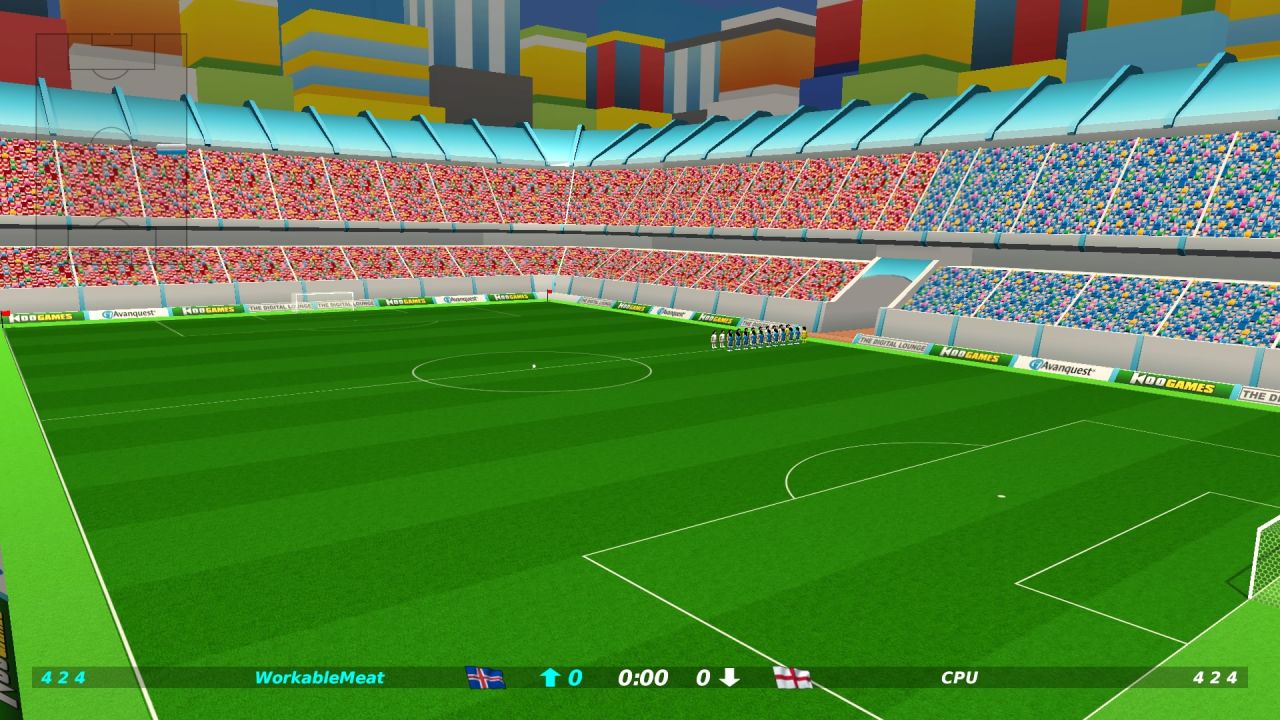Select the Iceland flag icon
The image size is (1280, 720).
(488, 678)
